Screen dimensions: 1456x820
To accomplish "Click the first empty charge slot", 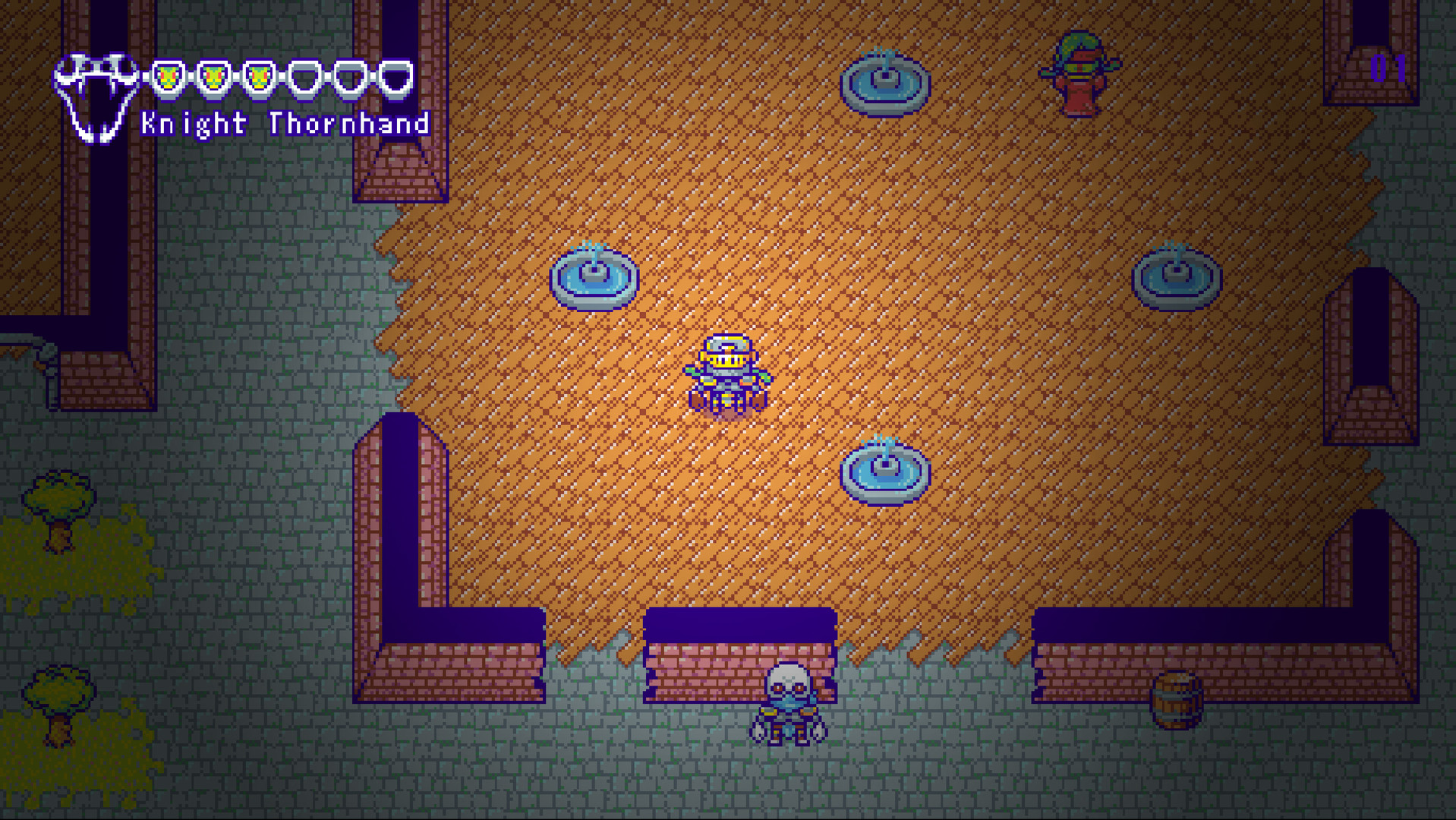I will pos(306,77).
